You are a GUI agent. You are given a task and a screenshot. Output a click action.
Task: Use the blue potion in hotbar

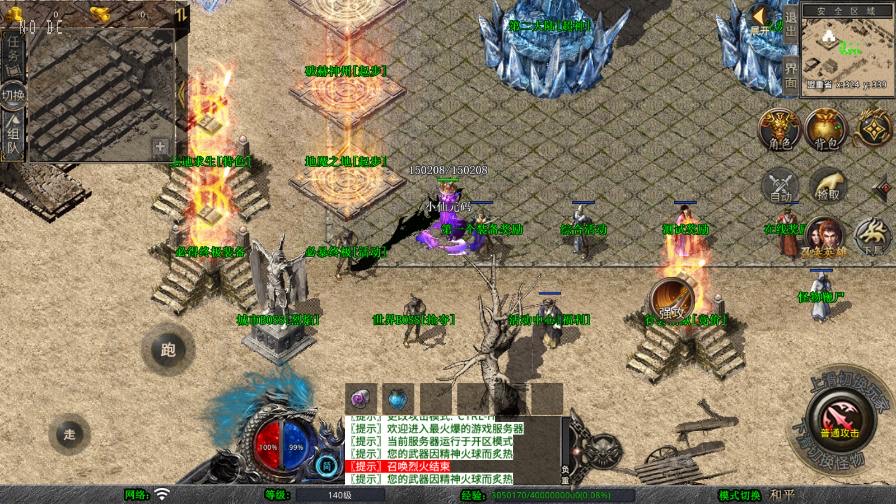coord(398,398)
